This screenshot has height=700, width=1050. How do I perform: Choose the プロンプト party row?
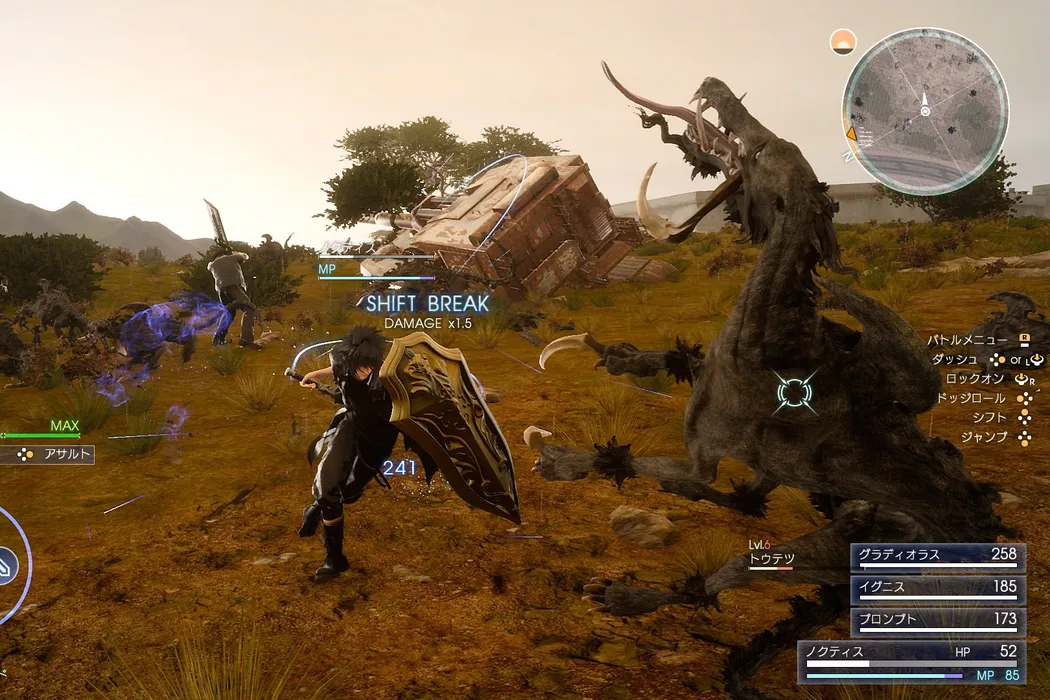937,621
